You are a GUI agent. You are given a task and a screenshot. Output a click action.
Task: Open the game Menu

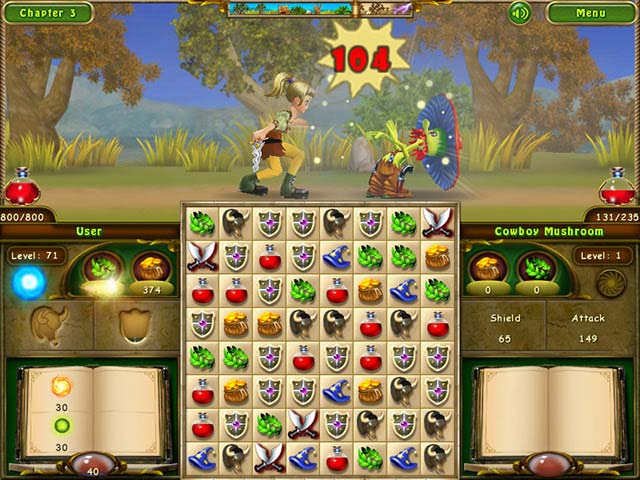tap(590, 13)
